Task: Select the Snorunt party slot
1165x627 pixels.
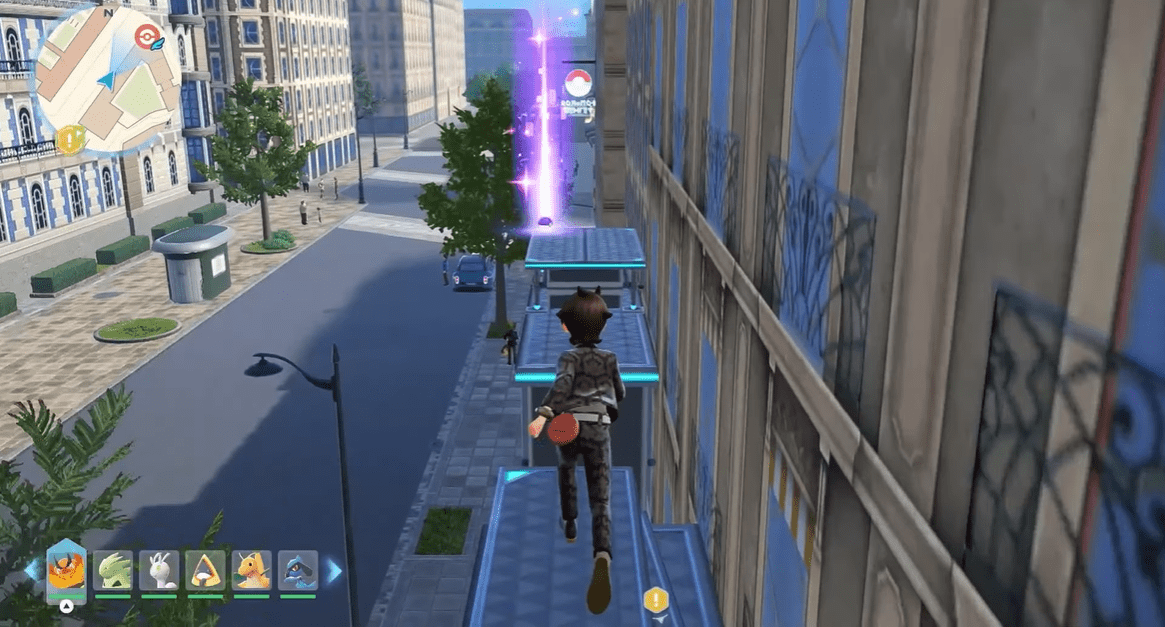Action: click(205, 570)
